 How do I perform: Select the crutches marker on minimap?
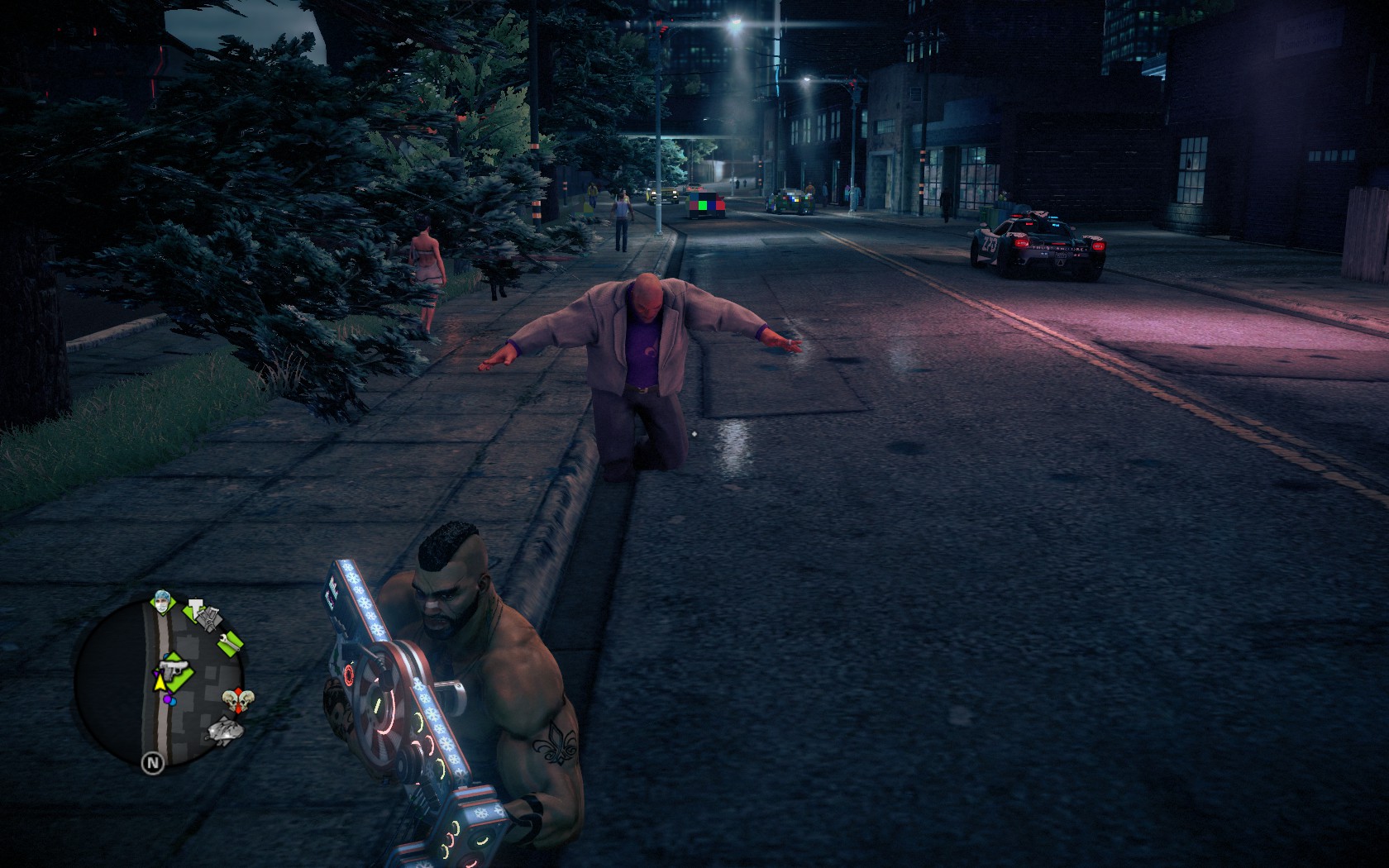tap(210, 618)
